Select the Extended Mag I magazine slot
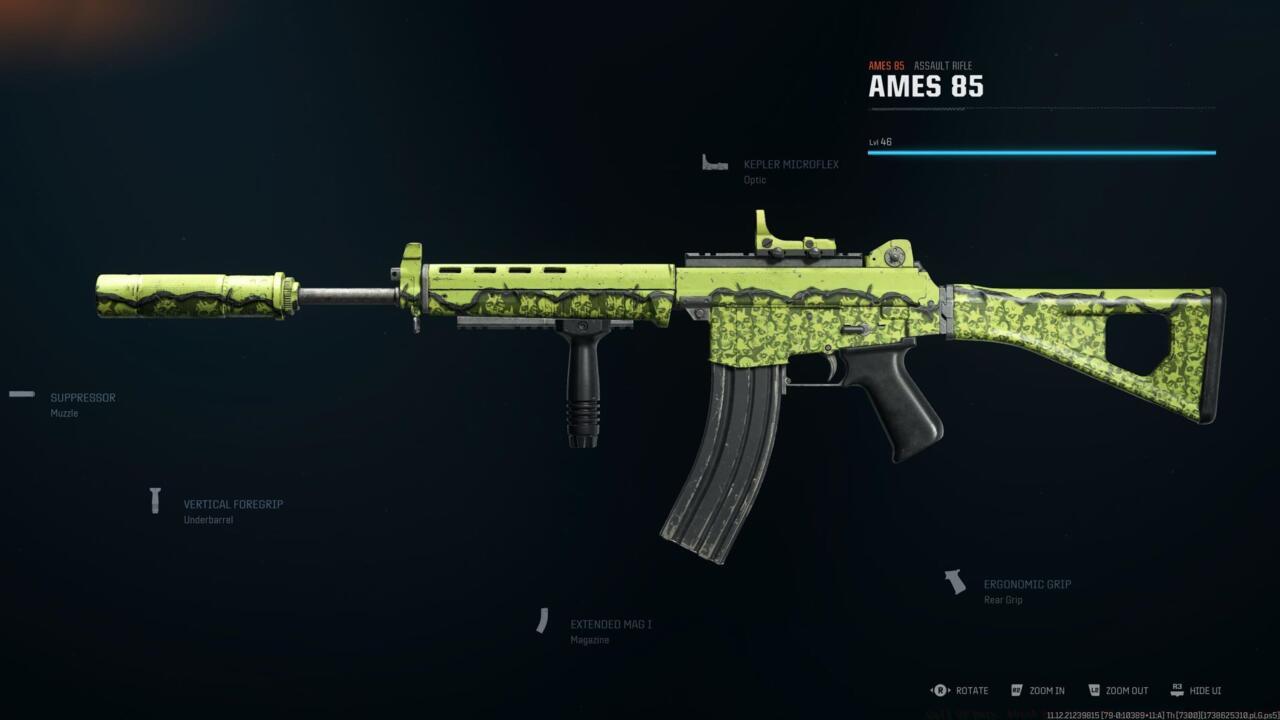Viewport: 1280px width, 720px height. tap(610, 624)
